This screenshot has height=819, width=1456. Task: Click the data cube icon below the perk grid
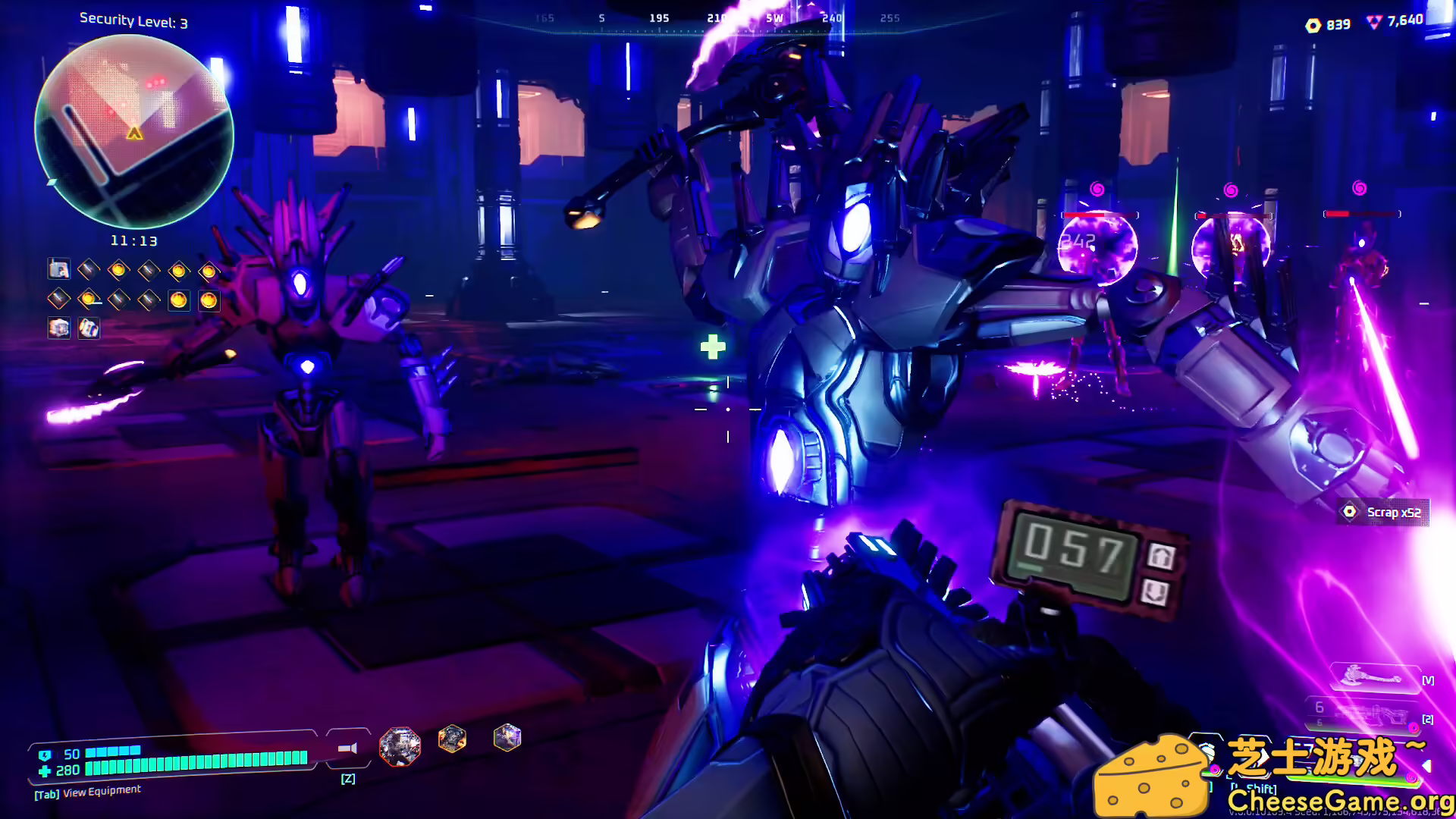click(59, 328)
